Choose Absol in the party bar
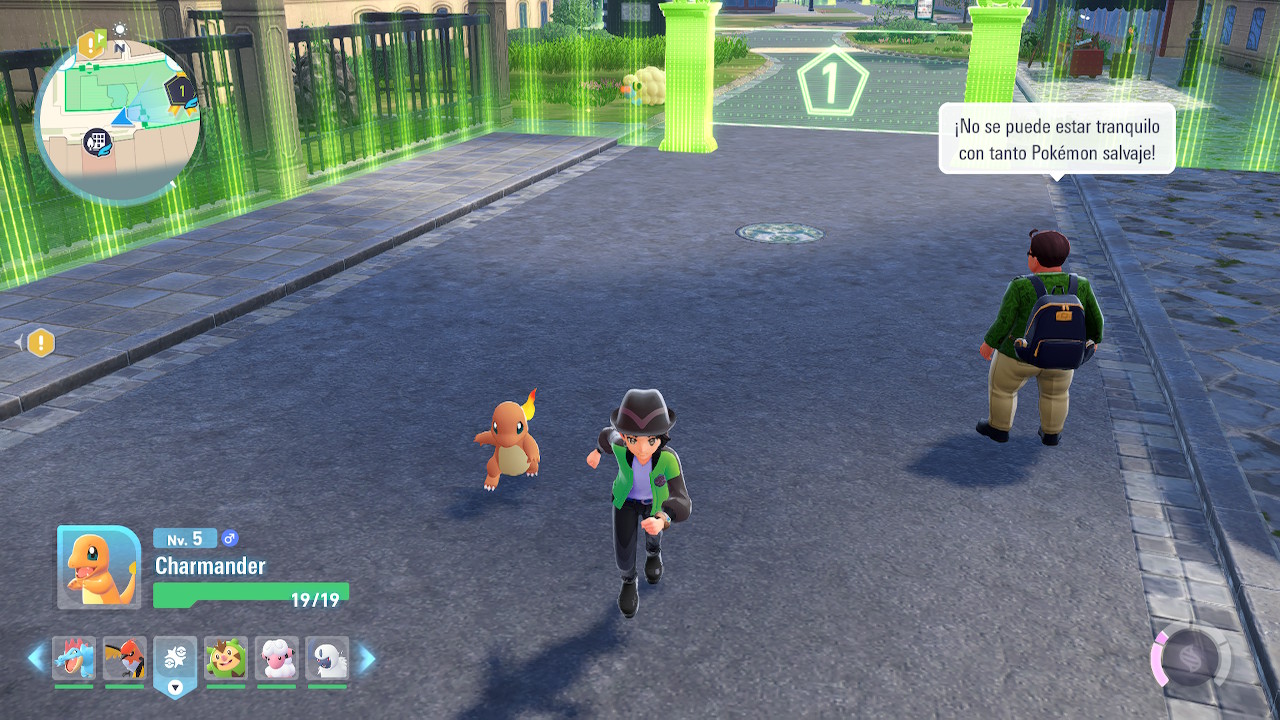 coord(327,658)
